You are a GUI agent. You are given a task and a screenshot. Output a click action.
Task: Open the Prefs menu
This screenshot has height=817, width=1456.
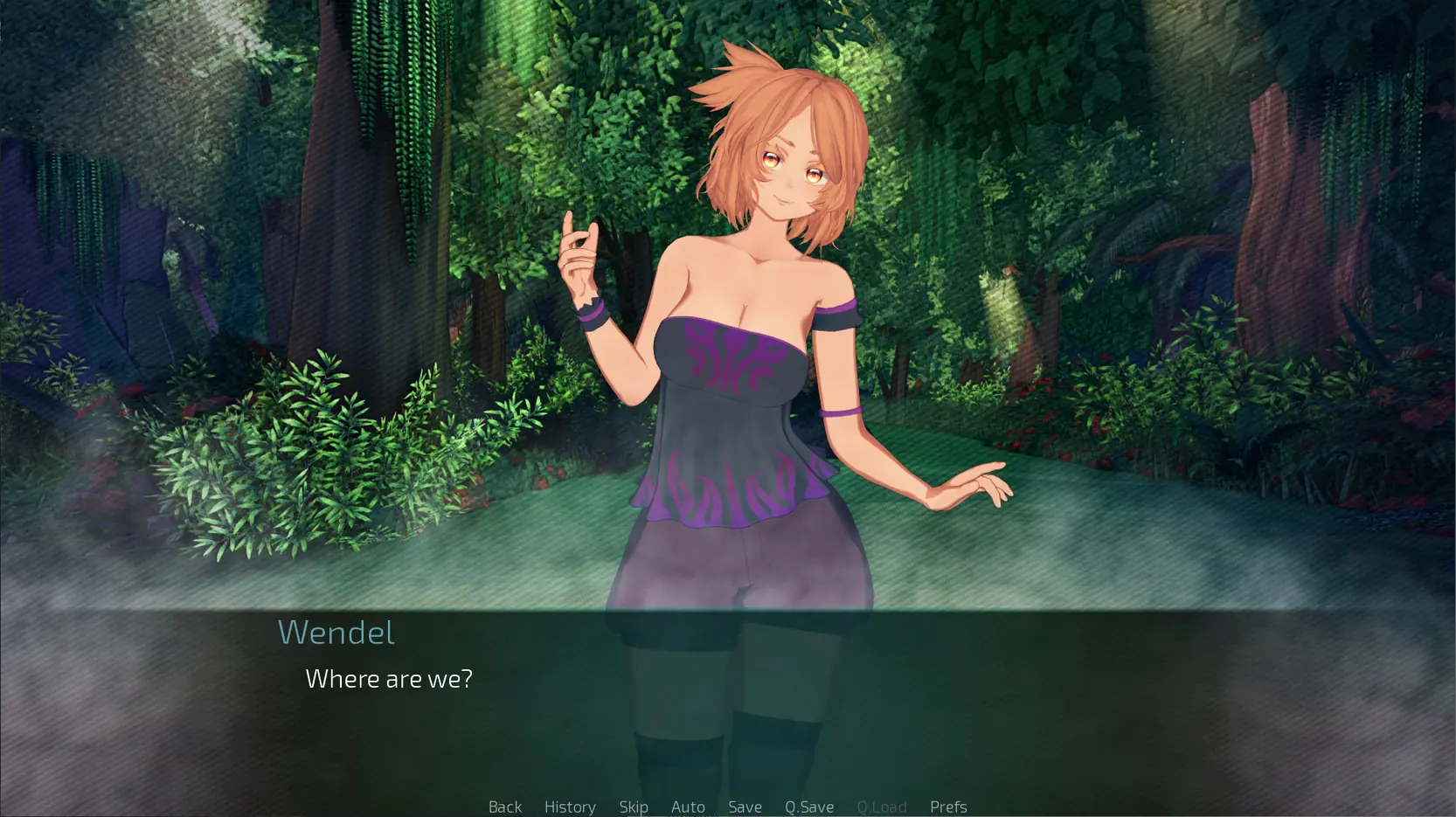tap(948, 807)
